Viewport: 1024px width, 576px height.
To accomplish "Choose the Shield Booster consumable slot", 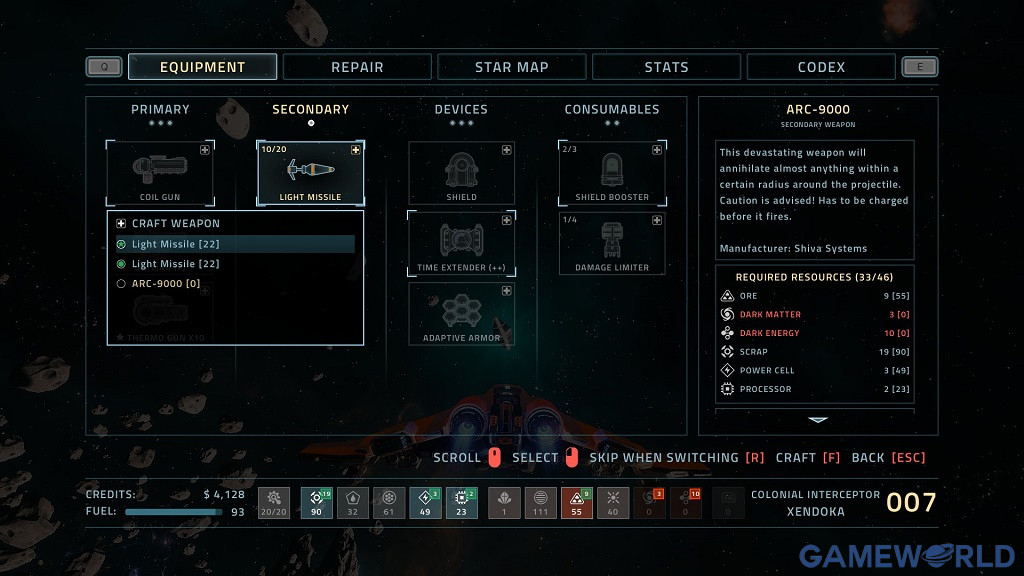I will click(612, 173).
